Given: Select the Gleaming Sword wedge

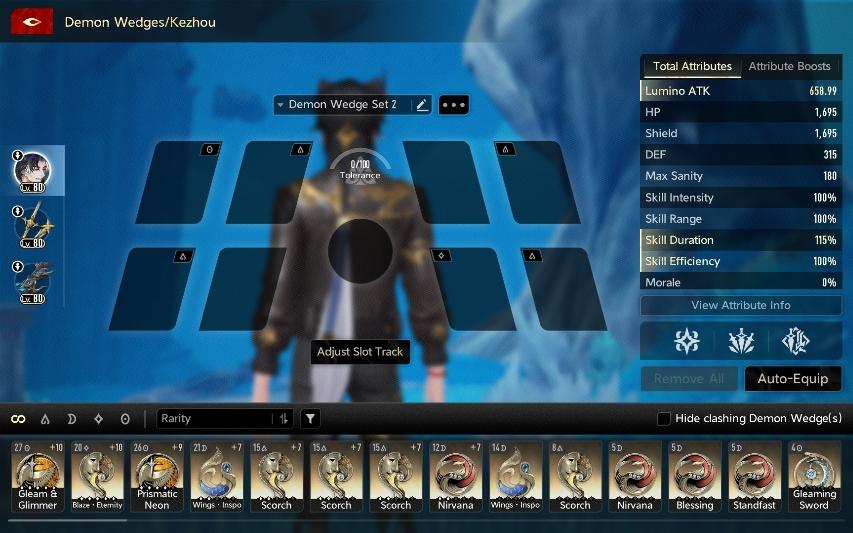Looking at the screenshot, I should pyautogui.click(x=814, y=478).
